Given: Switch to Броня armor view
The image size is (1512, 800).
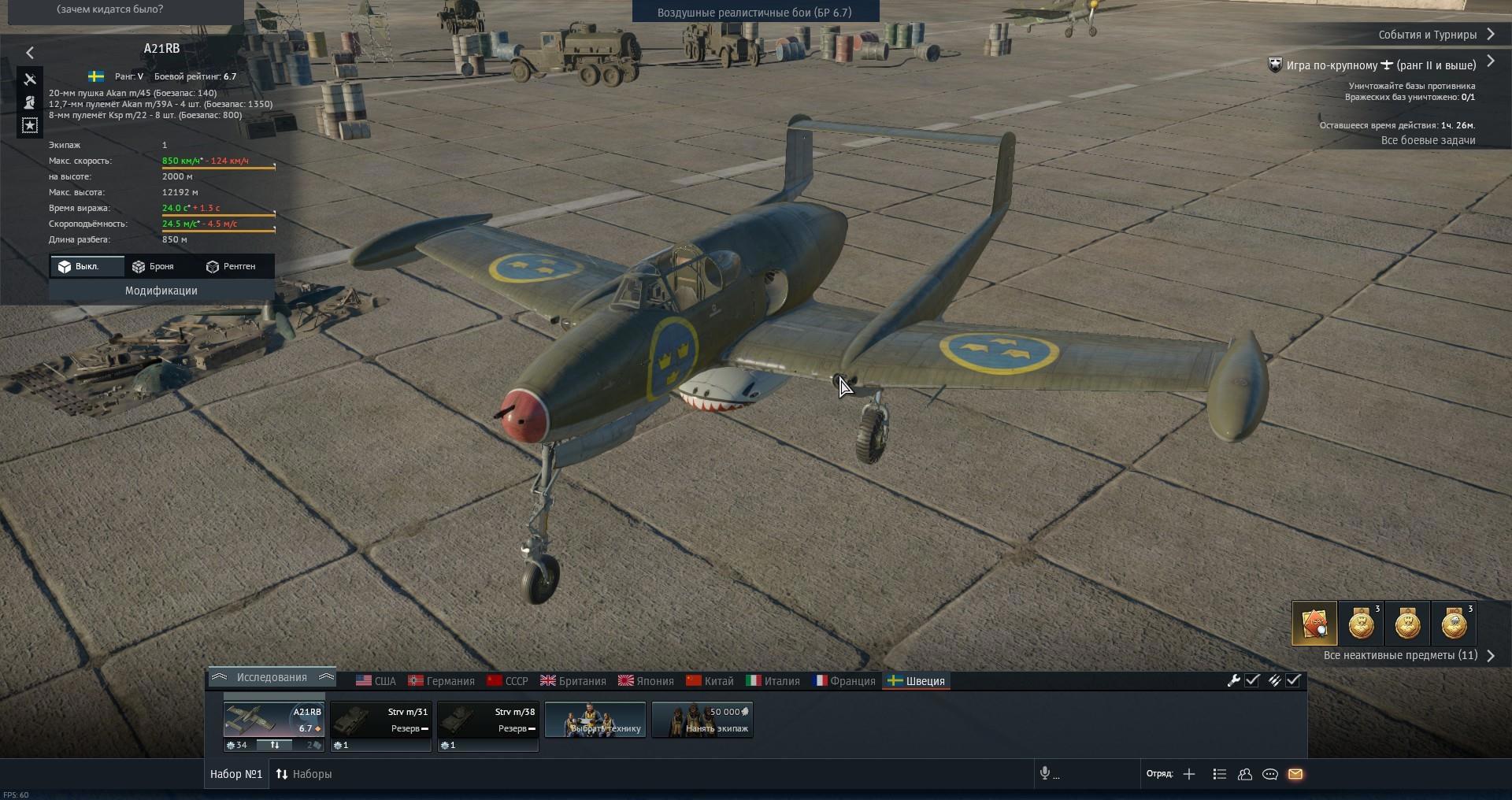Looking at the screenshot, I should 153,266.
